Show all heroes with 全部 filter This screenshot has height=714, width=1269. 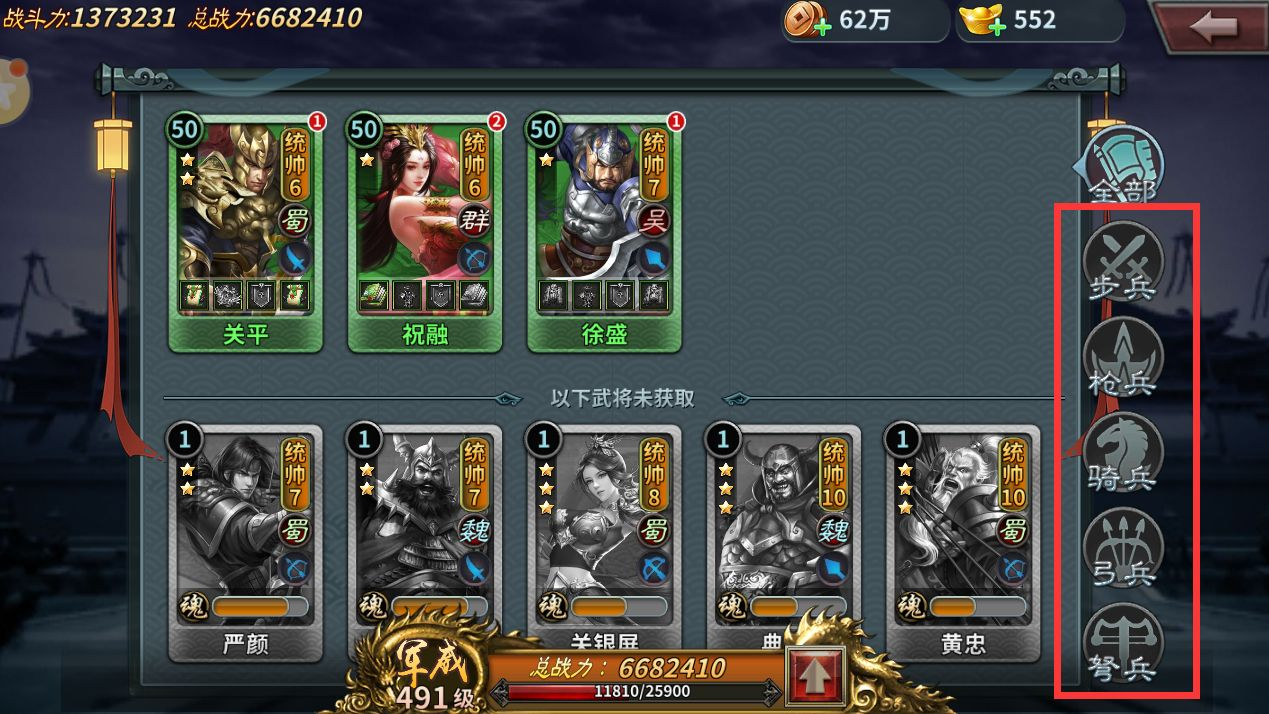[1124, 167]
